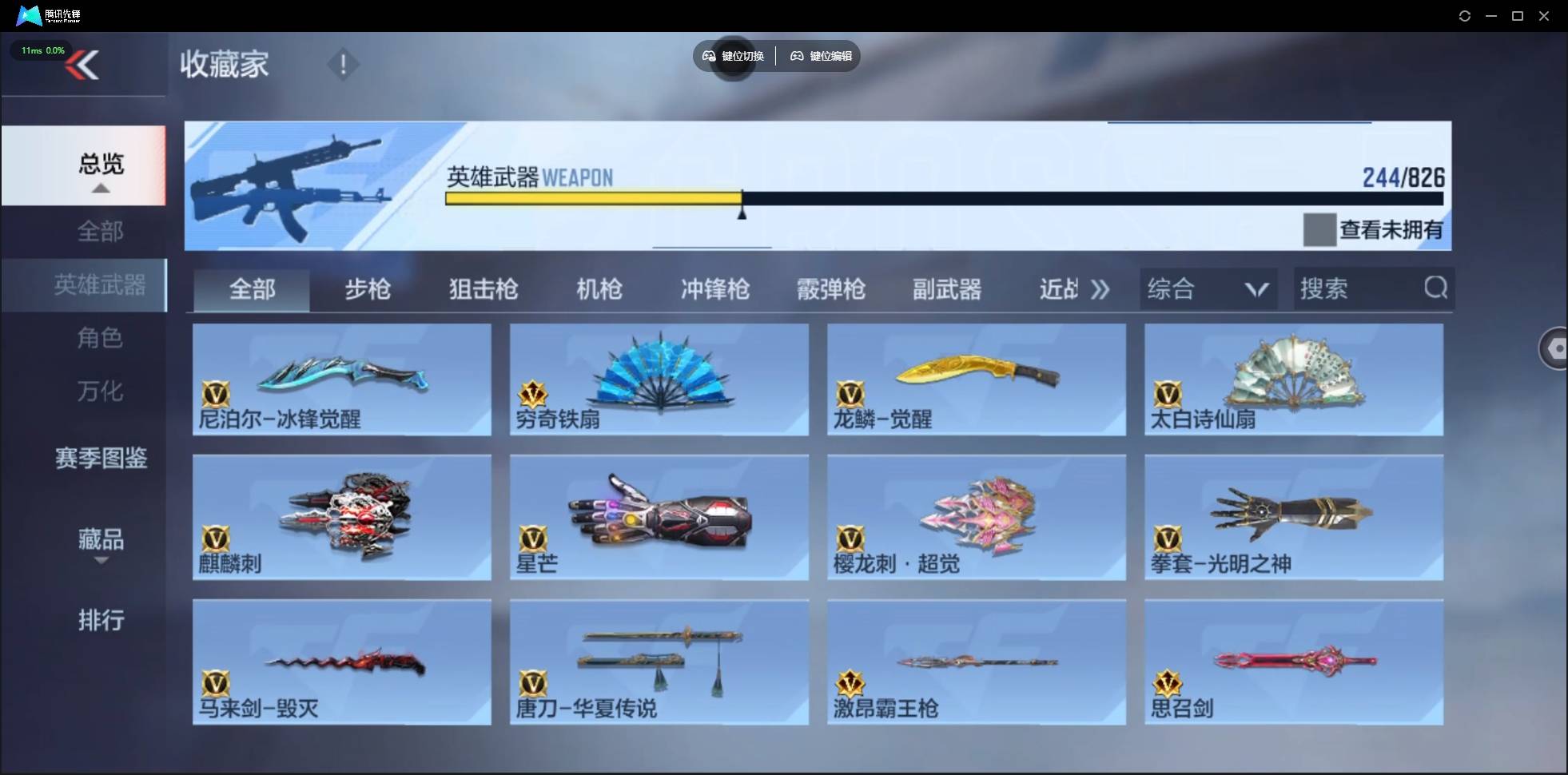The width and height of the screenshot is (1568, 775).
Task: Select the 麒麟刺 weapon thumbnail
Action: click(x=342, y=518)
